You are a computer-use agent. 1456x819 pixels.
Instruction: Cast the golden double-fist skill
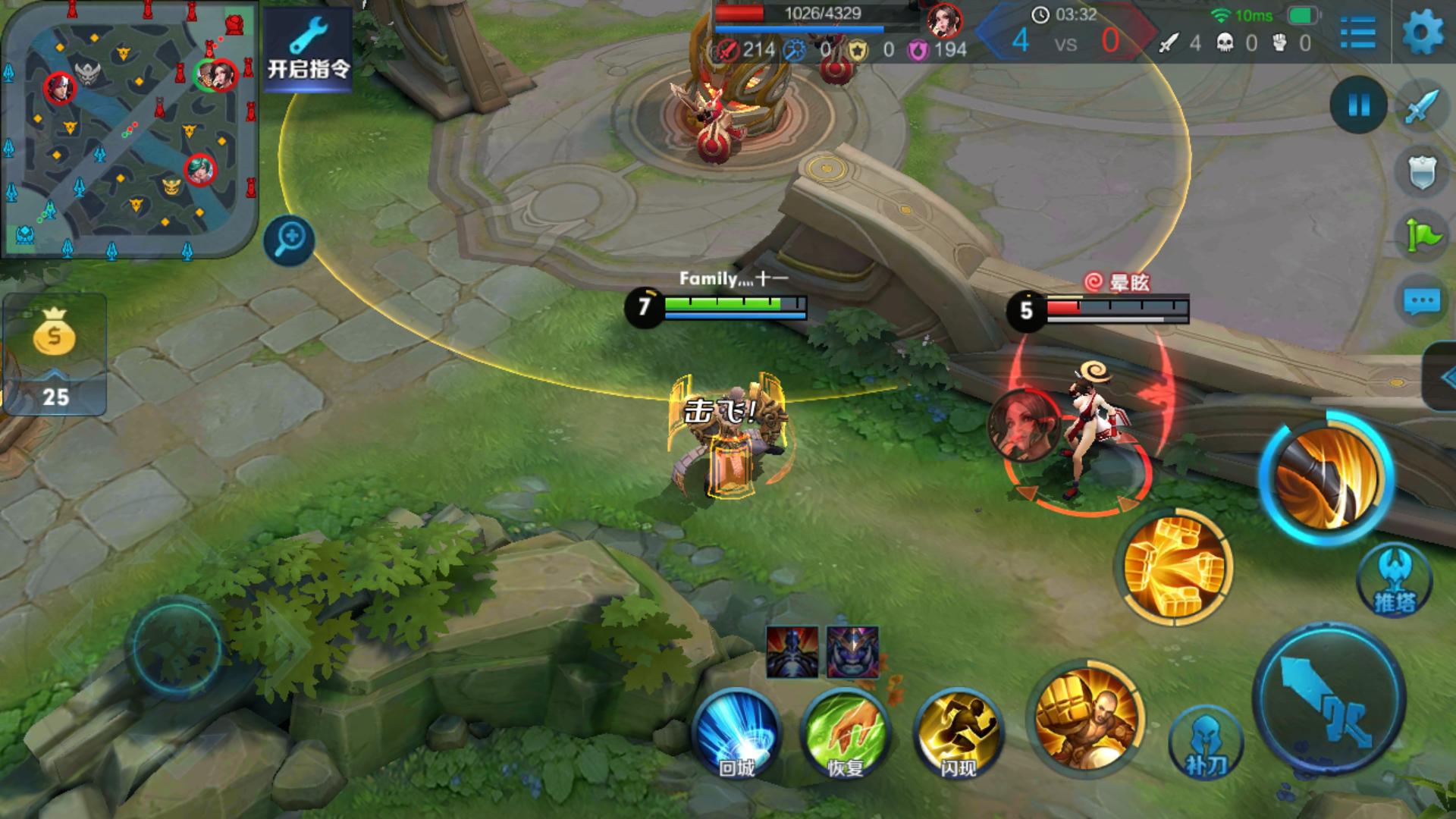[x=1173, y=567]
